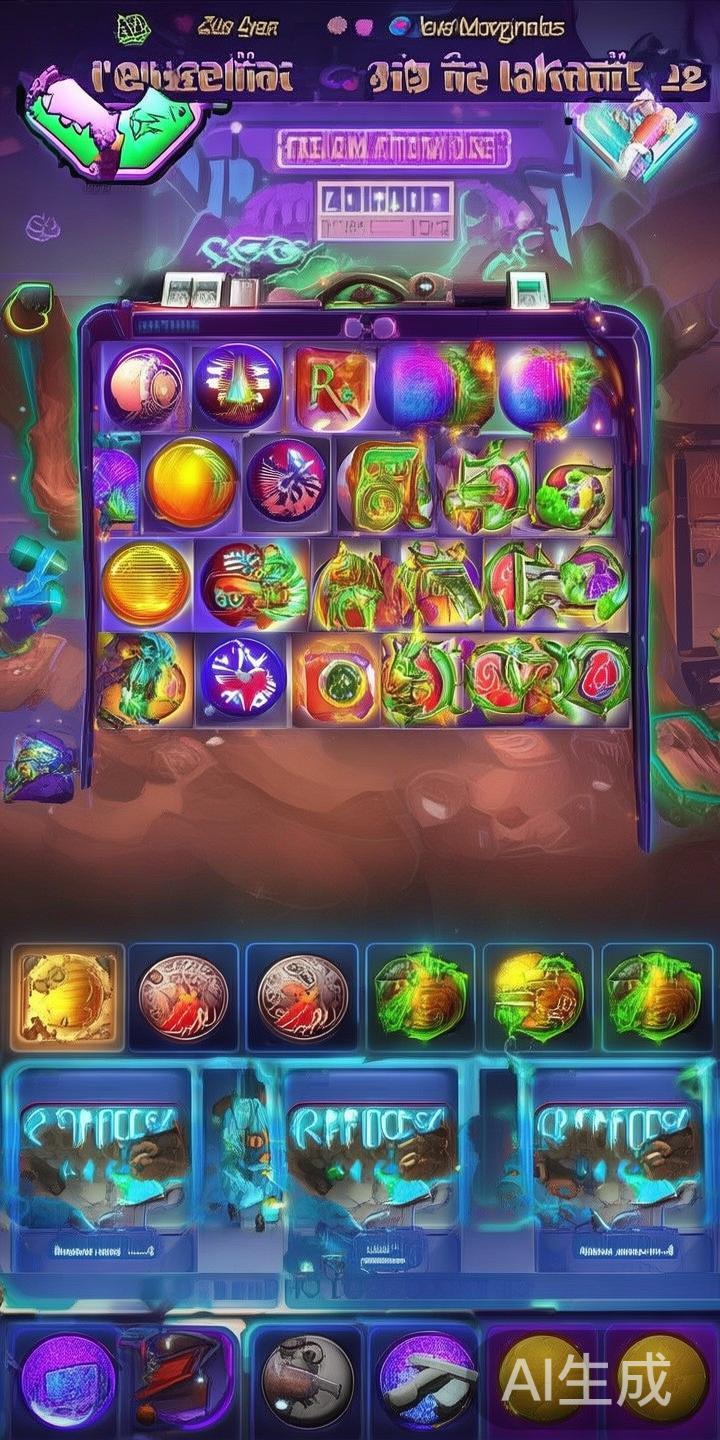Select the red tile marked with R
Viewport: 720px width, 1440px height.
(x=333, y=386)
